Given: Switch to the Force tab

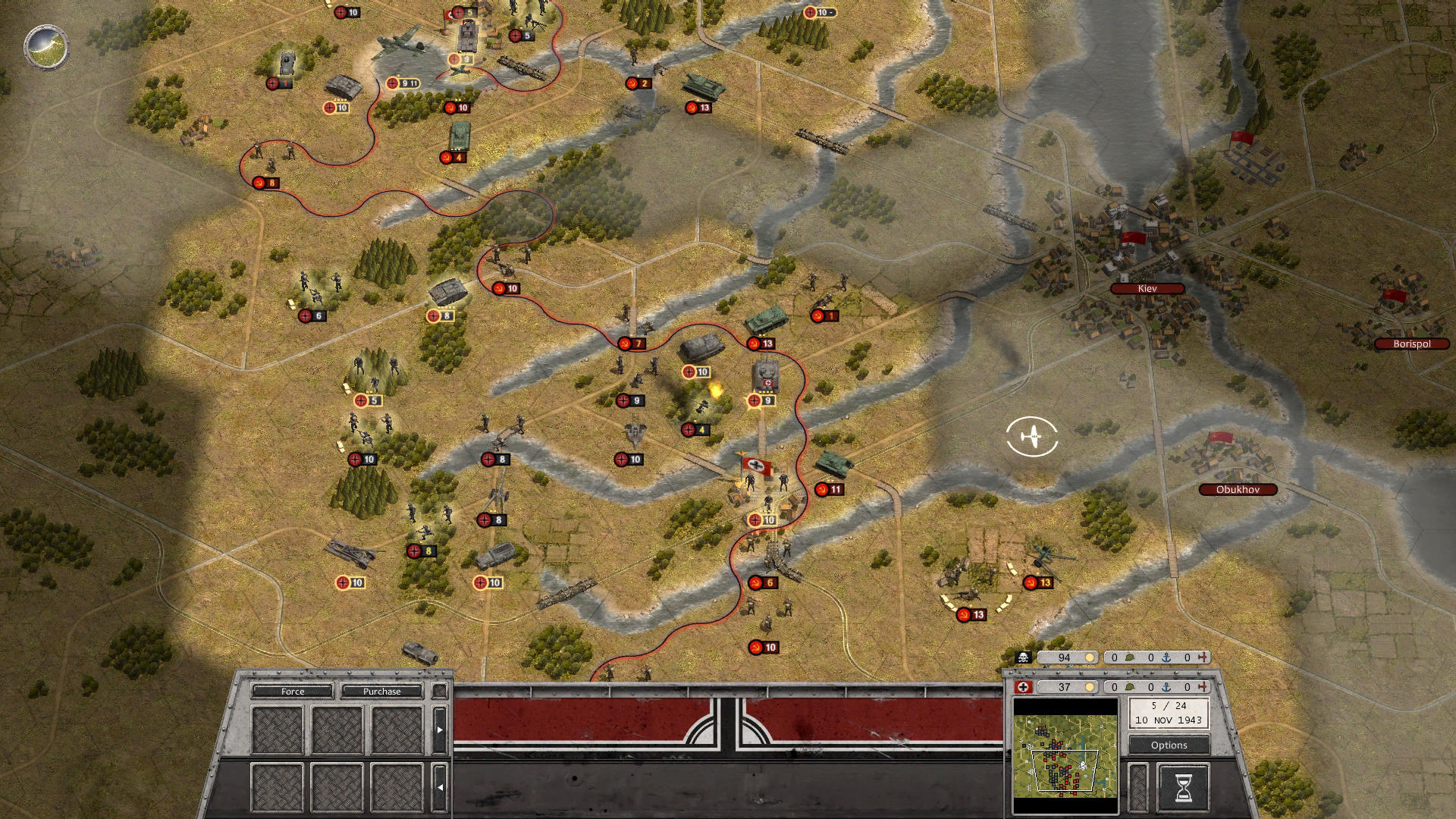Looking at the screenshot, I should [292, 692].
